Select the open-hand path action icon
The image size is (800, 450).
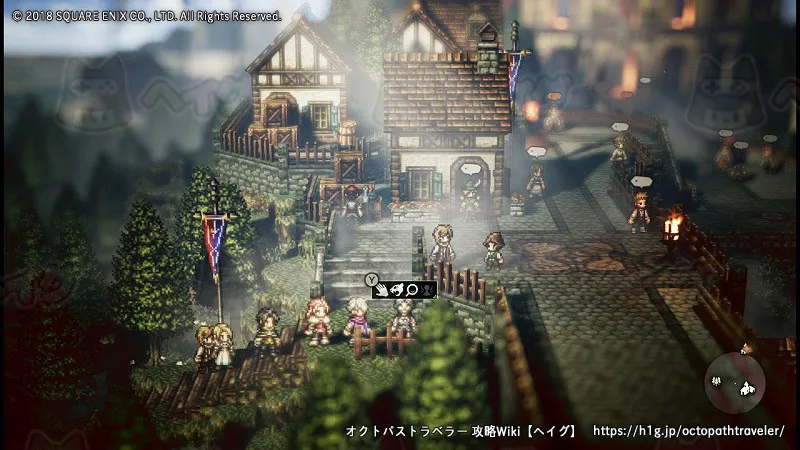(x=384, y=290)
